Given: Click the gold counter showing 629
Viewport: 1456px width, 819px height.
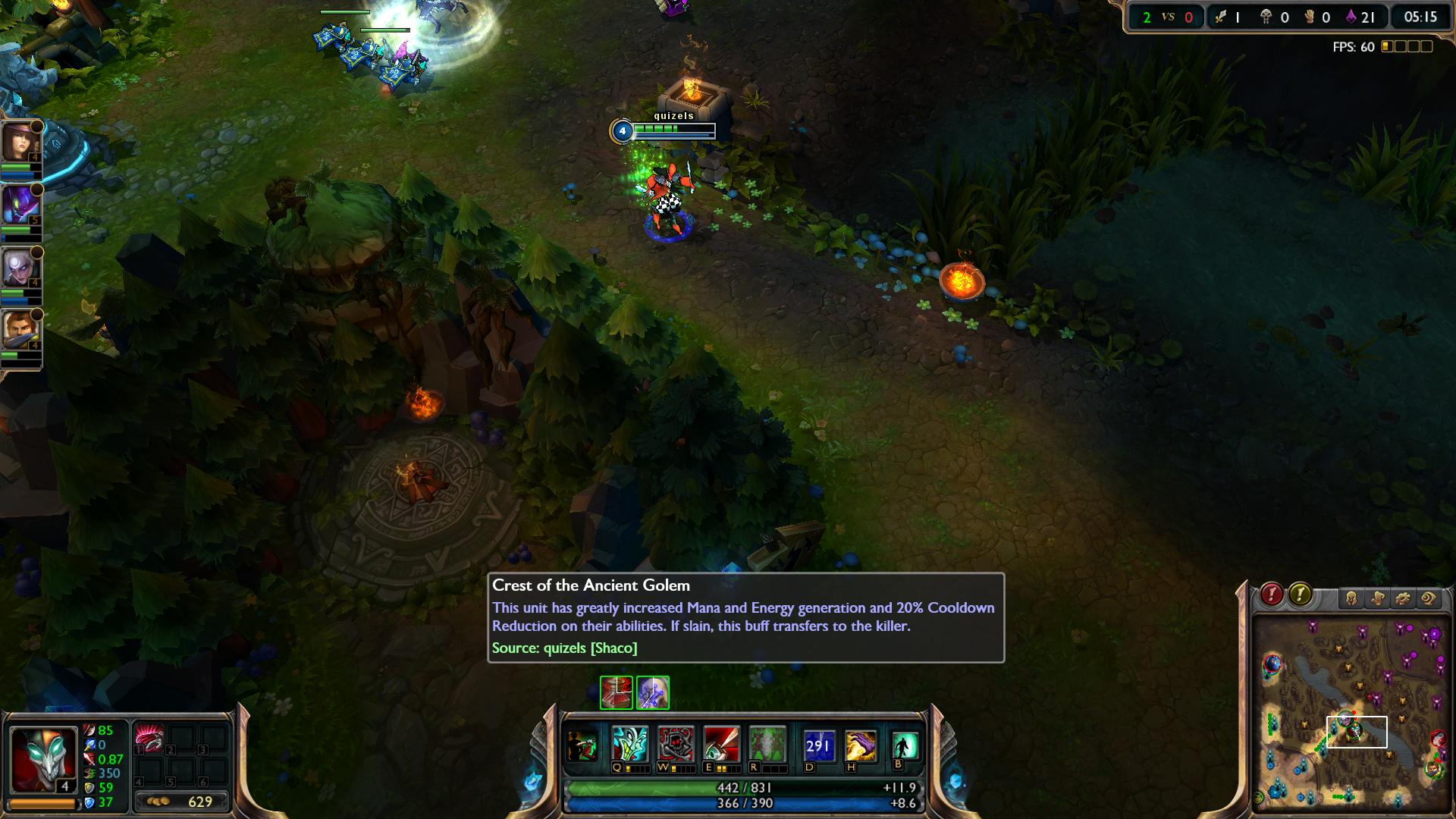Looking at the screenshot, I should click(x=182, y=802).
